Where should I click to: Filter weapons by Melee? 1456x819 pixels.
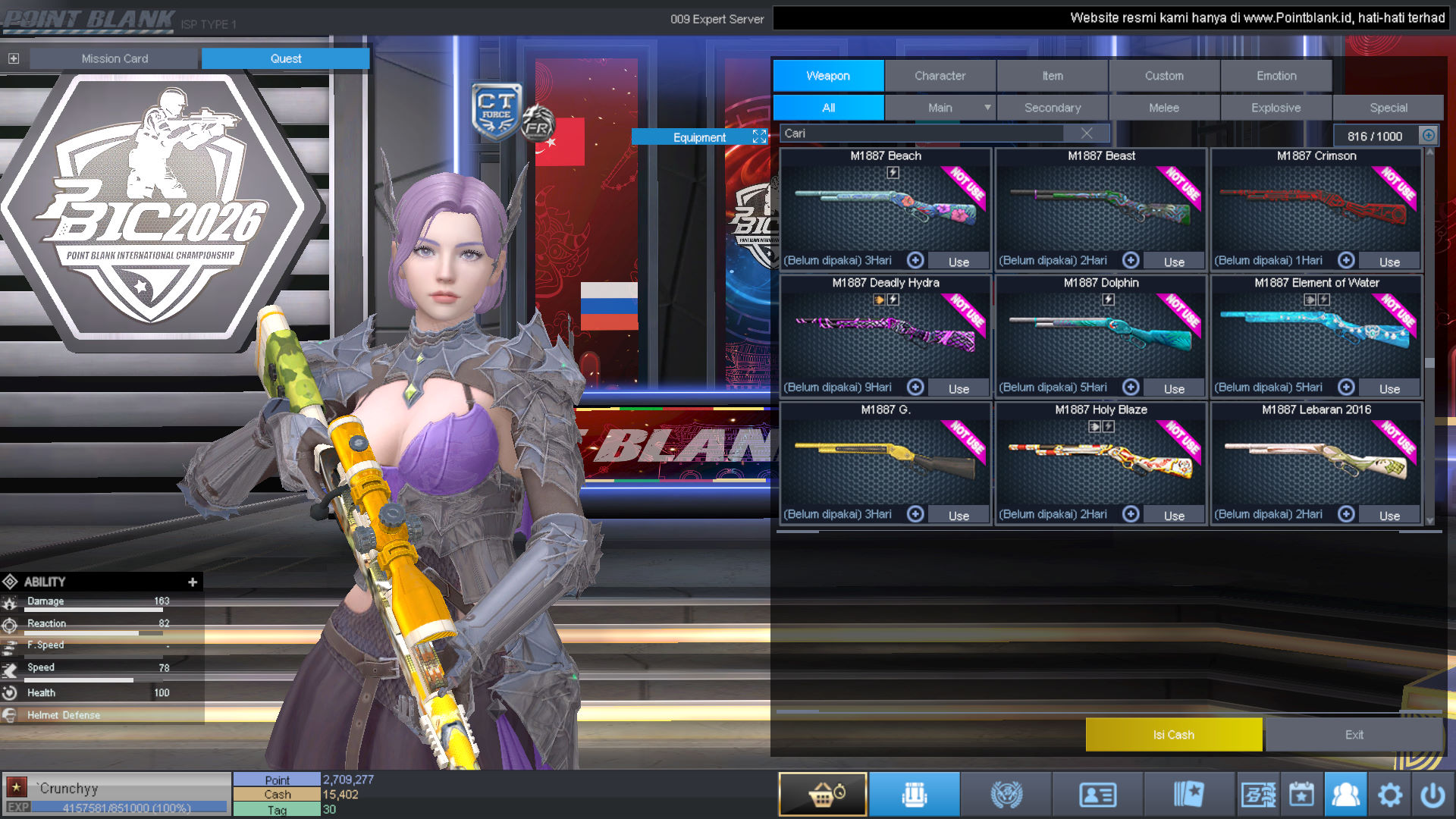pos(1164,108)
